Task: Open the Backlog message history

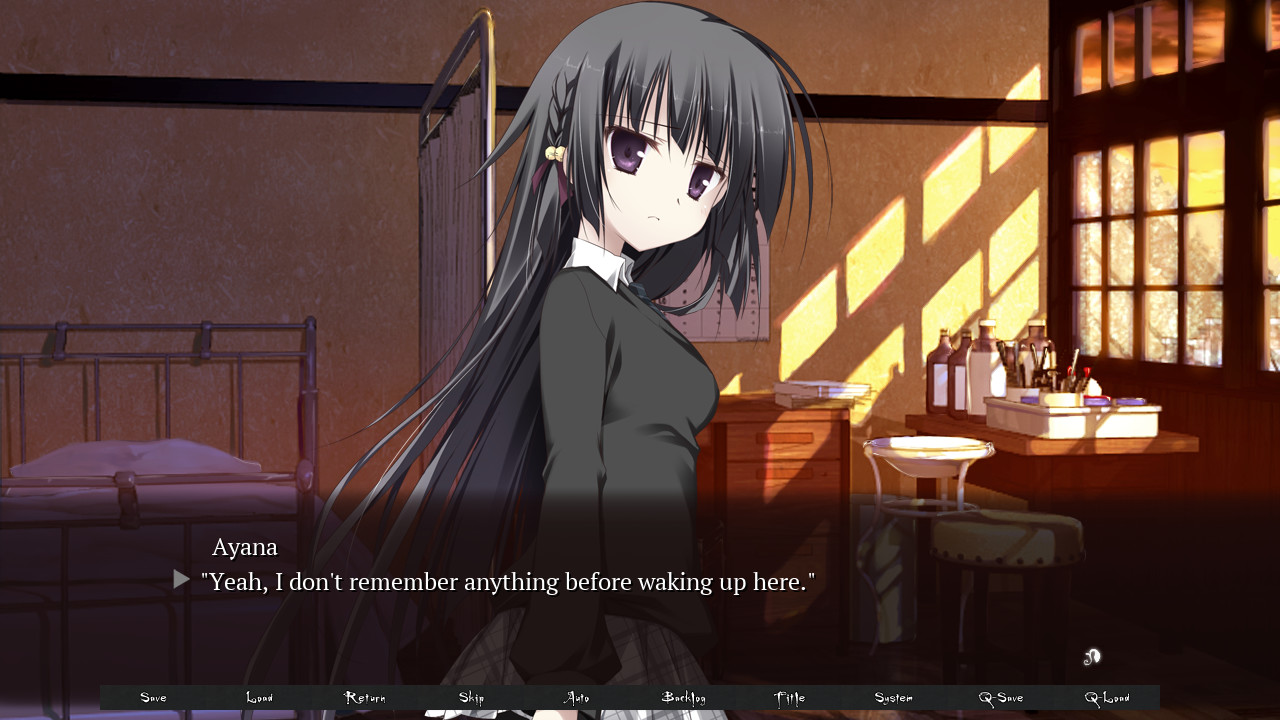Action: point(682,697)
